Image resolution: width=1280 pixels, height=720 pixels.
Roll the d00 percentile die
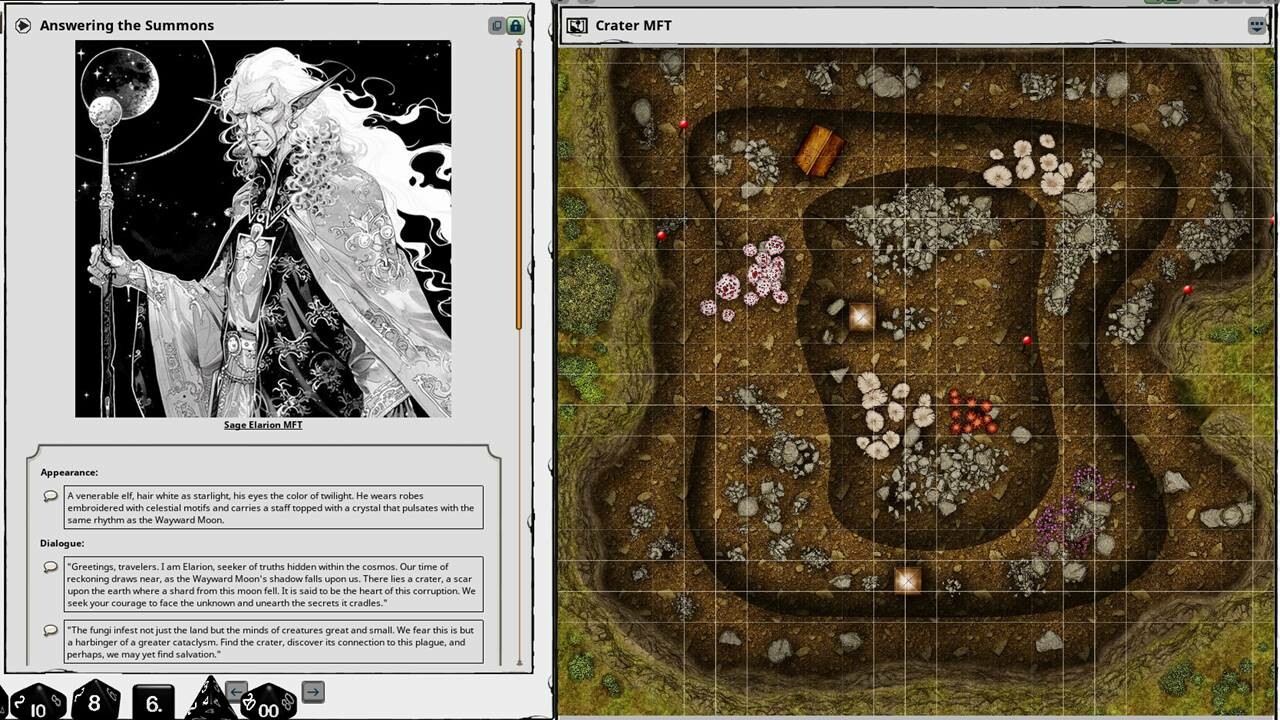pyautogui.click(x=265, y=707)
